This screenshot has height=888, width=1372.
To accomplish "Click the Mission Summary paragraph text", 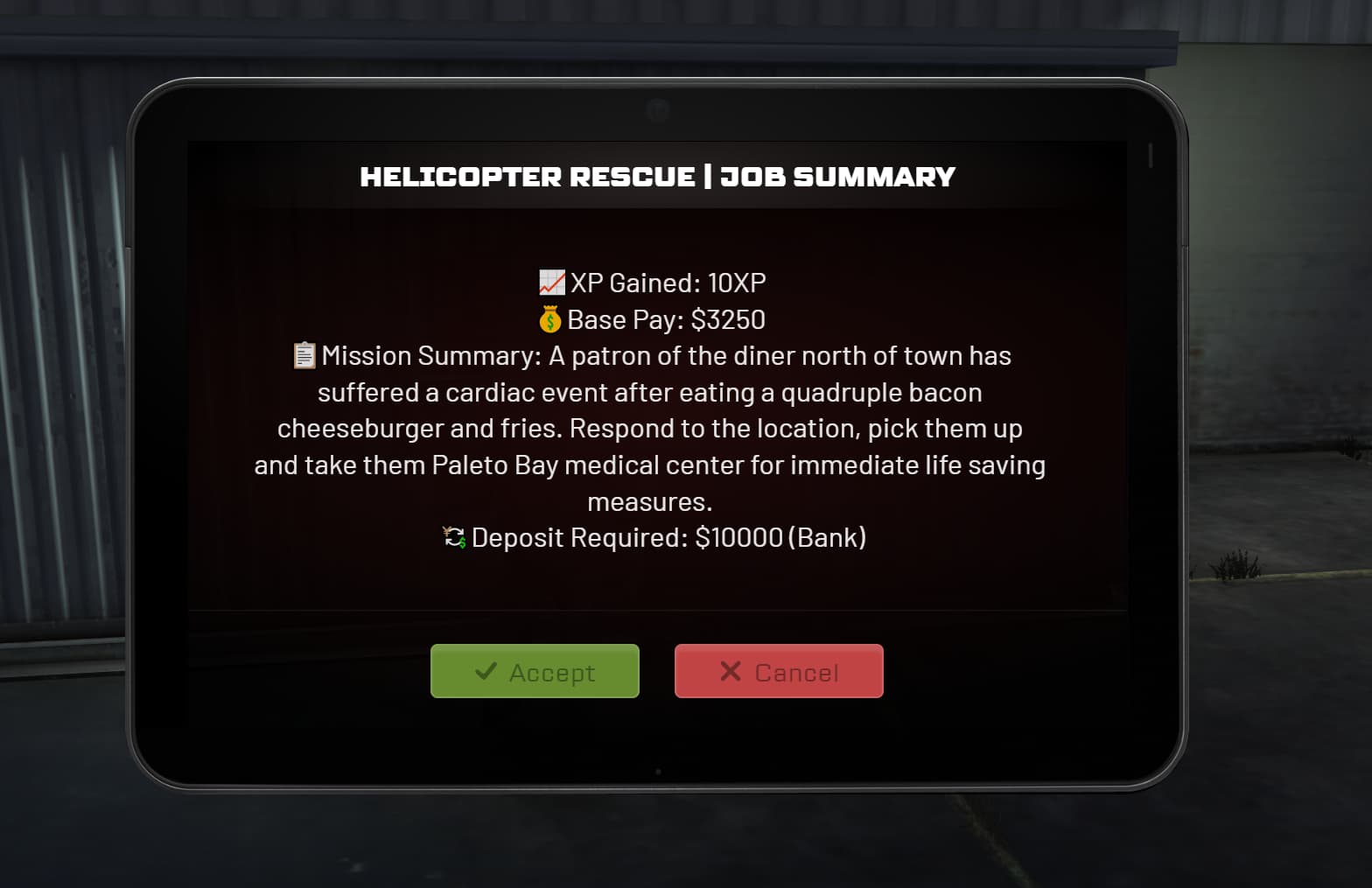I will tap(647, 428).
